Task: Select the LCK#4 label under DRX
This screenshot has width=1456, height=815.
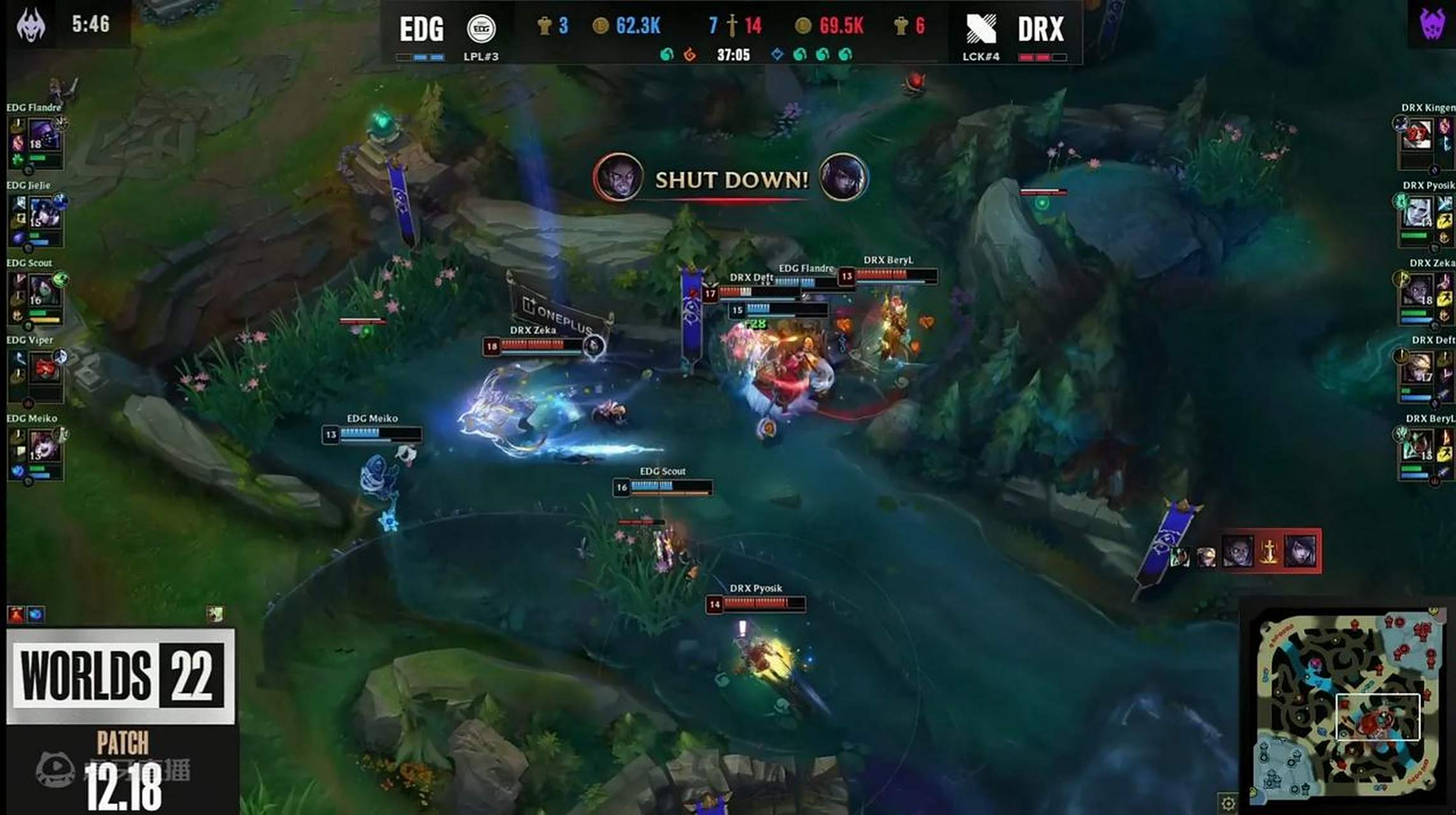Action: (982, 57)
